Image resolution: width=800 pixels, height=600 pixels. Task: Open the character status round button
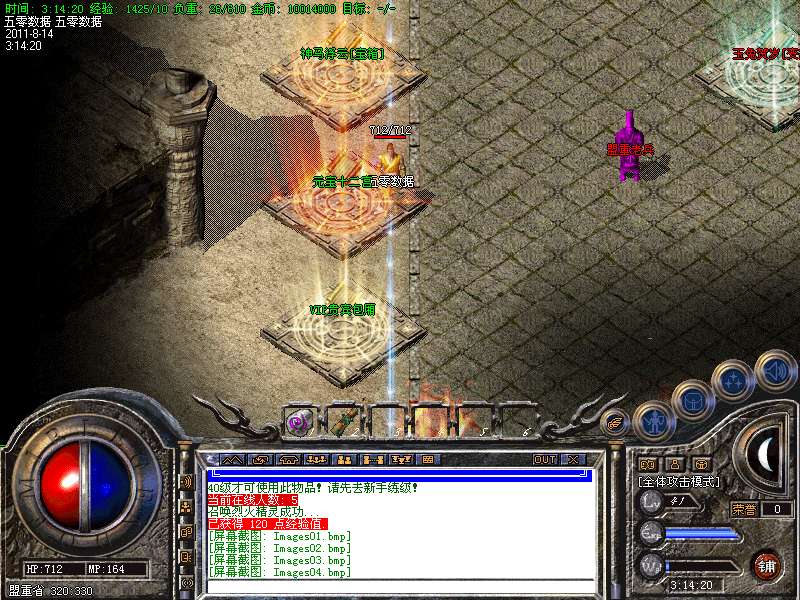pos(653,420)
